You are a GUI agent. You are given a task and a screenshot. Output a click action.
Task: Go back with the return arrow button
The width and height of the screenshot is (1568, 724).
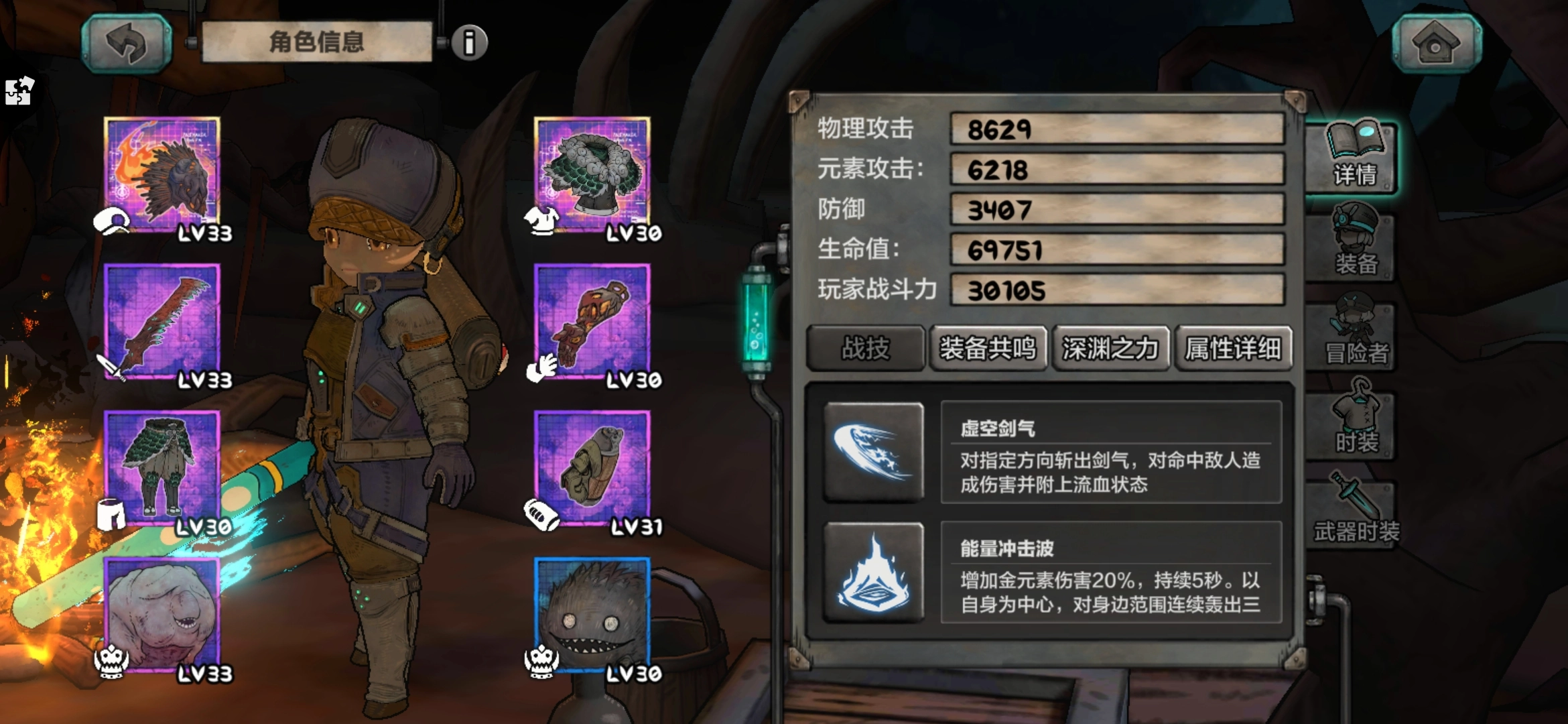pyautogui.click(x=126, y=44)
